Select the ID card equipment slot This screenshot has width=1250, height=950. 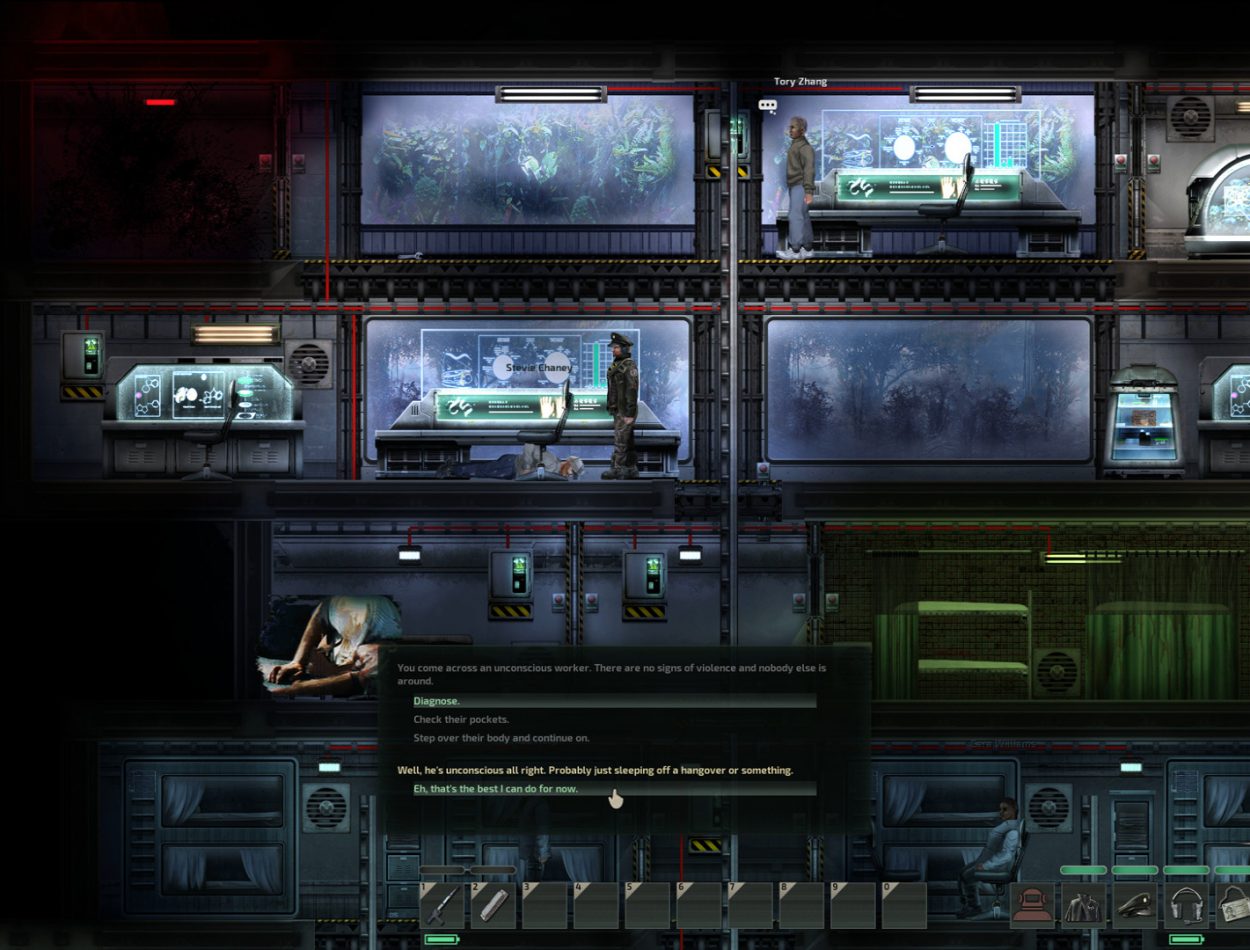pyautogui.click(x=1234, y=905)
